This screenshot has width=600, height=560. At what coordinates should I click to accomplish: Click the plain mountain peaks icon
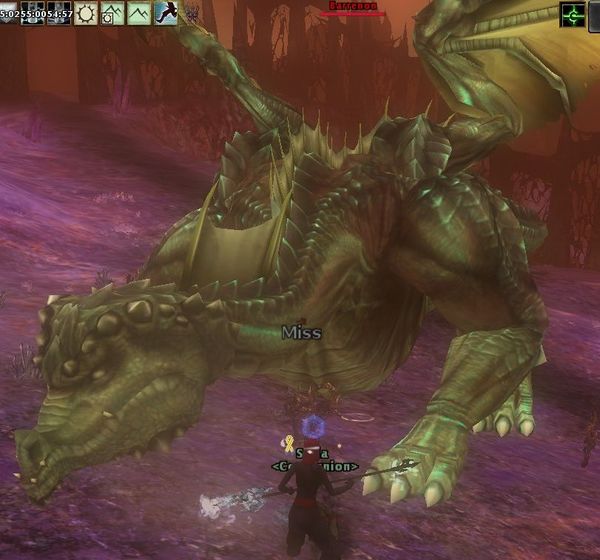(x=138, y=14)
